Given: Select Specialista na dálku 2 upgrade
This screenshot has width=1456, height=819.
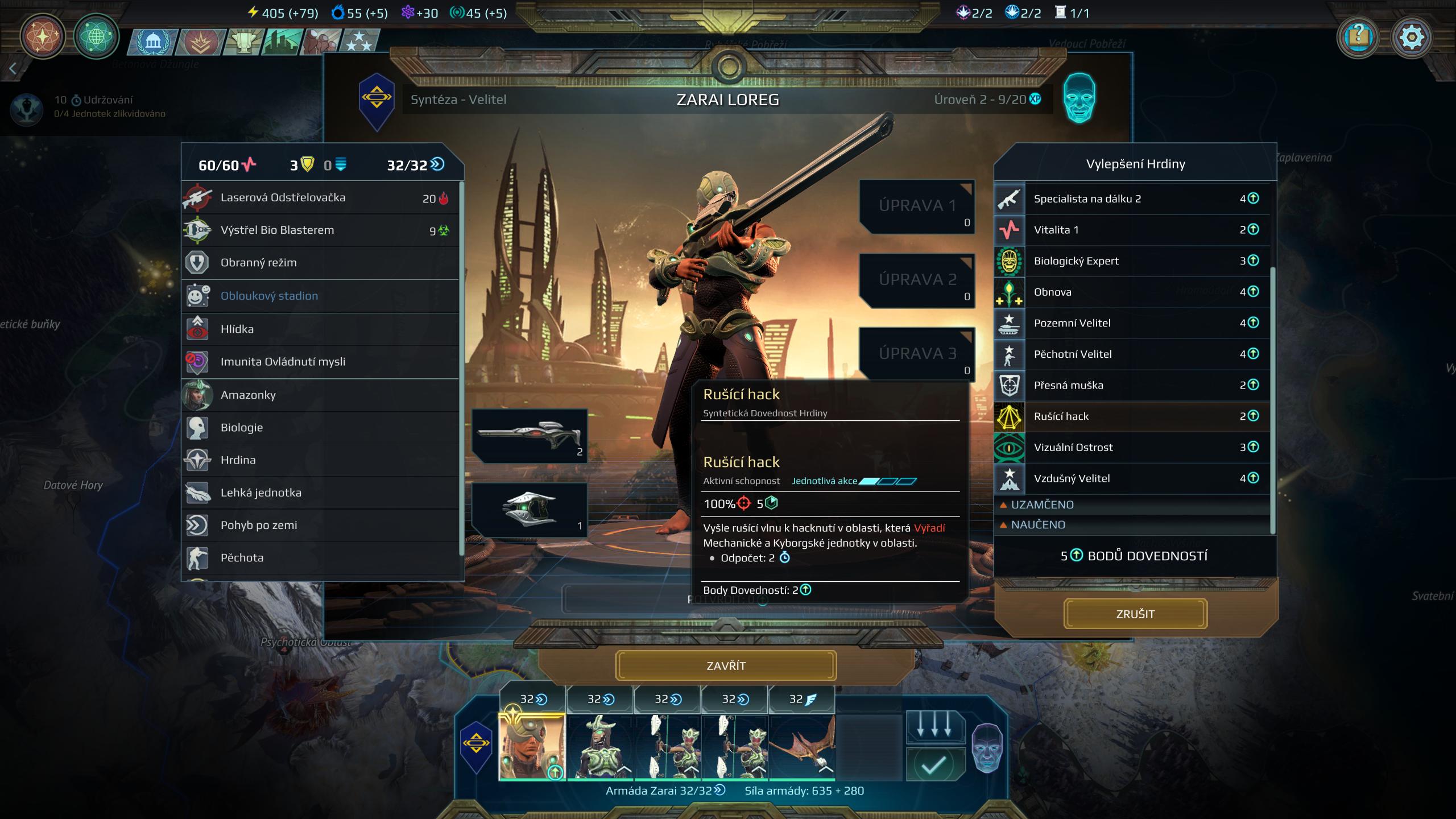Looking at the screenshot, I should pyautogui.click(x=1132, y=198).
